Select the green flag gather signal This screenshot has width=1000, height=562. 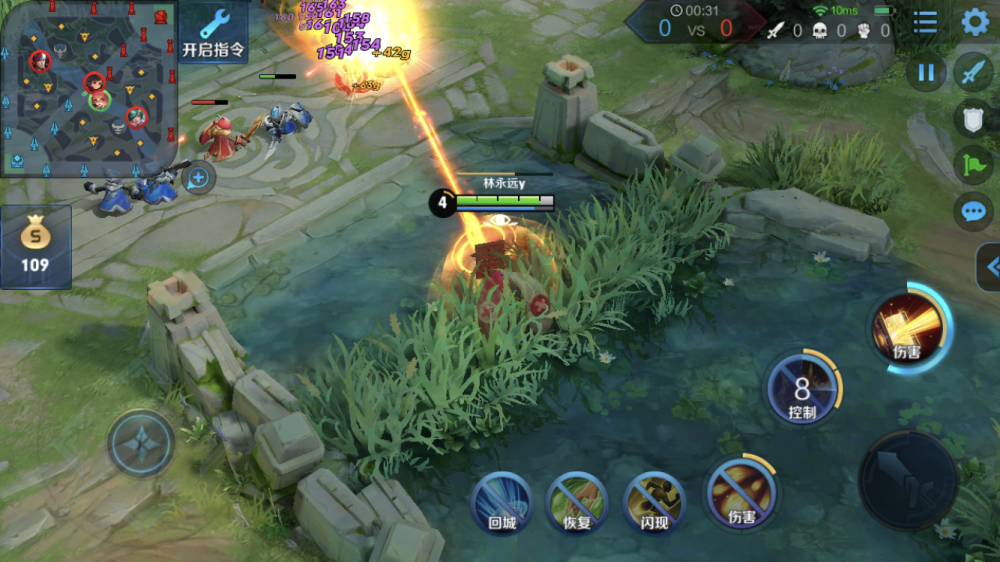973,164
